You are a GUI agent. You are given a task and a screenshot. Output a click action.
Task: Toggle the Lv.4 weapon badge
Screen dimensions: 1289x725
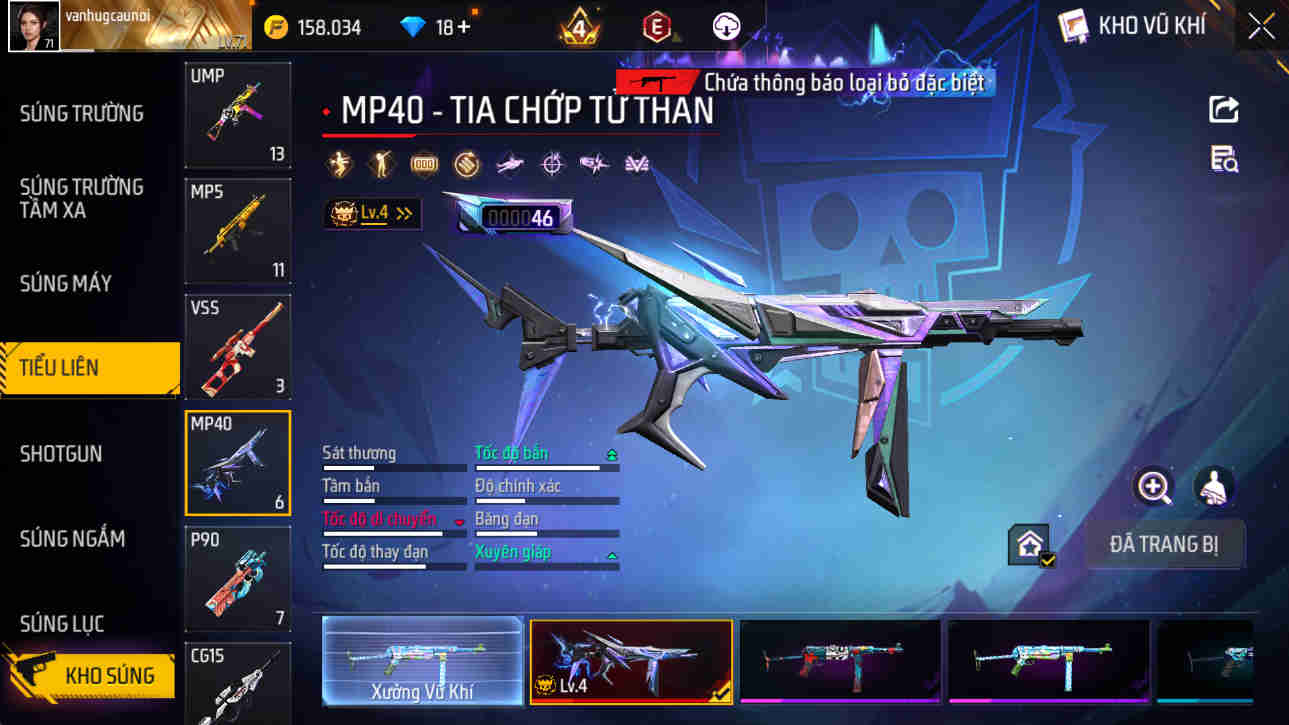pyautogui.click(x=367, y=213)
